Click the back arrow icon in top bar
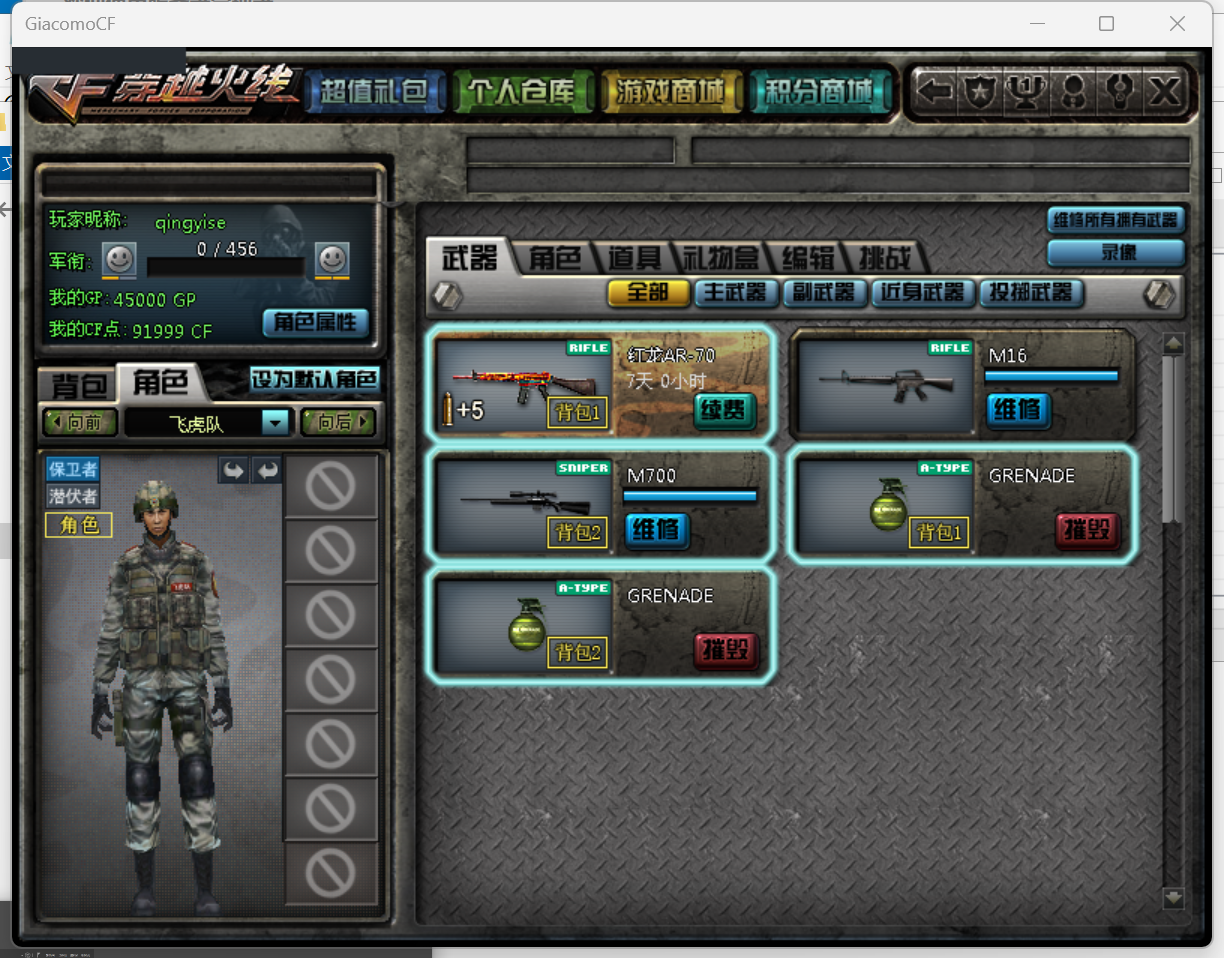1224x958 pixels. coord(935,93)
